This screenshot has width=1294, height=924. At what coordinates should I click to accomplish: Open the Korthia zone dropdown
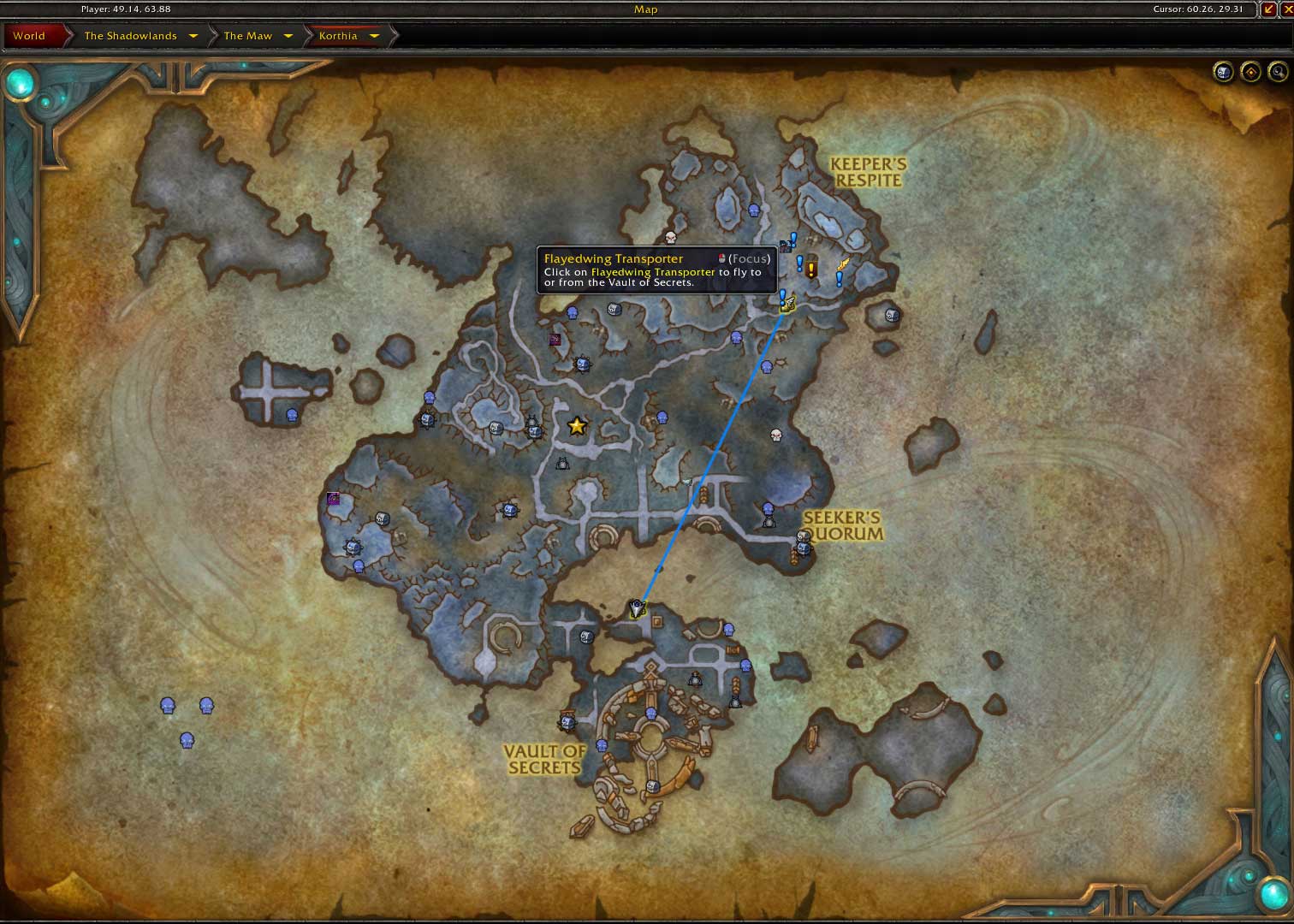tap(375, 36)
